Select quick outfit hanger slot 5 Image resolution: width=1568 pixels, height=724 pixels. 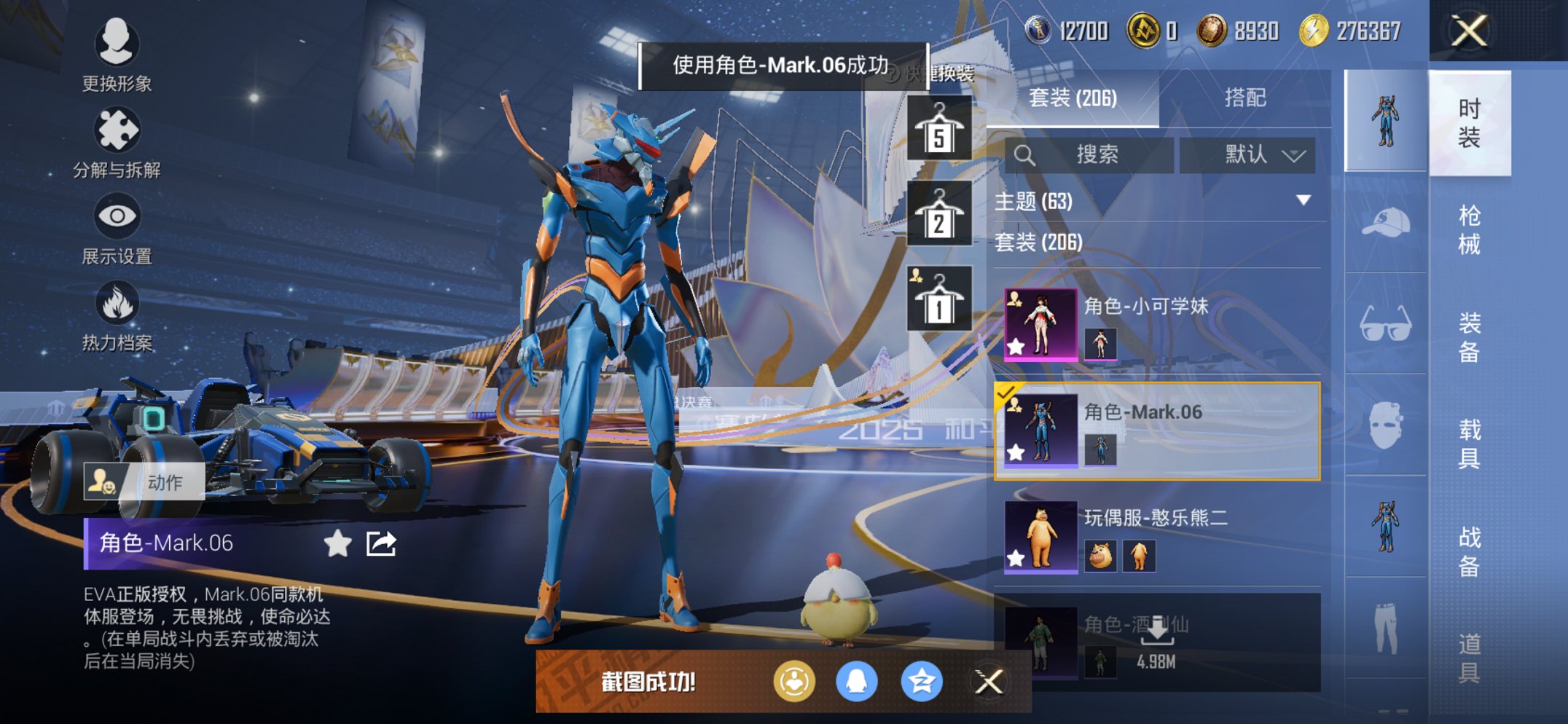(x=940, y=128)
